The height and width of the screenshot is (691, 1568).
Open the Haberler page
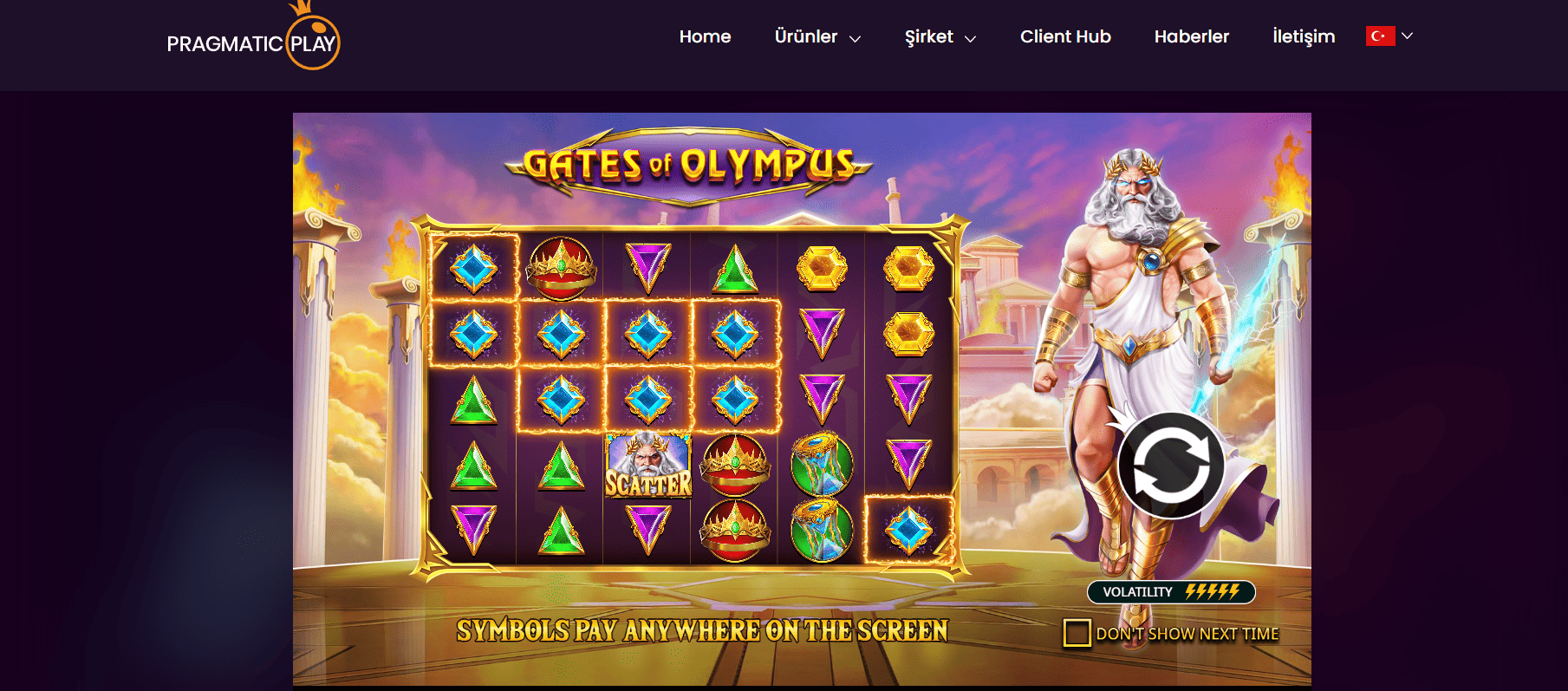coord(1192,36)
